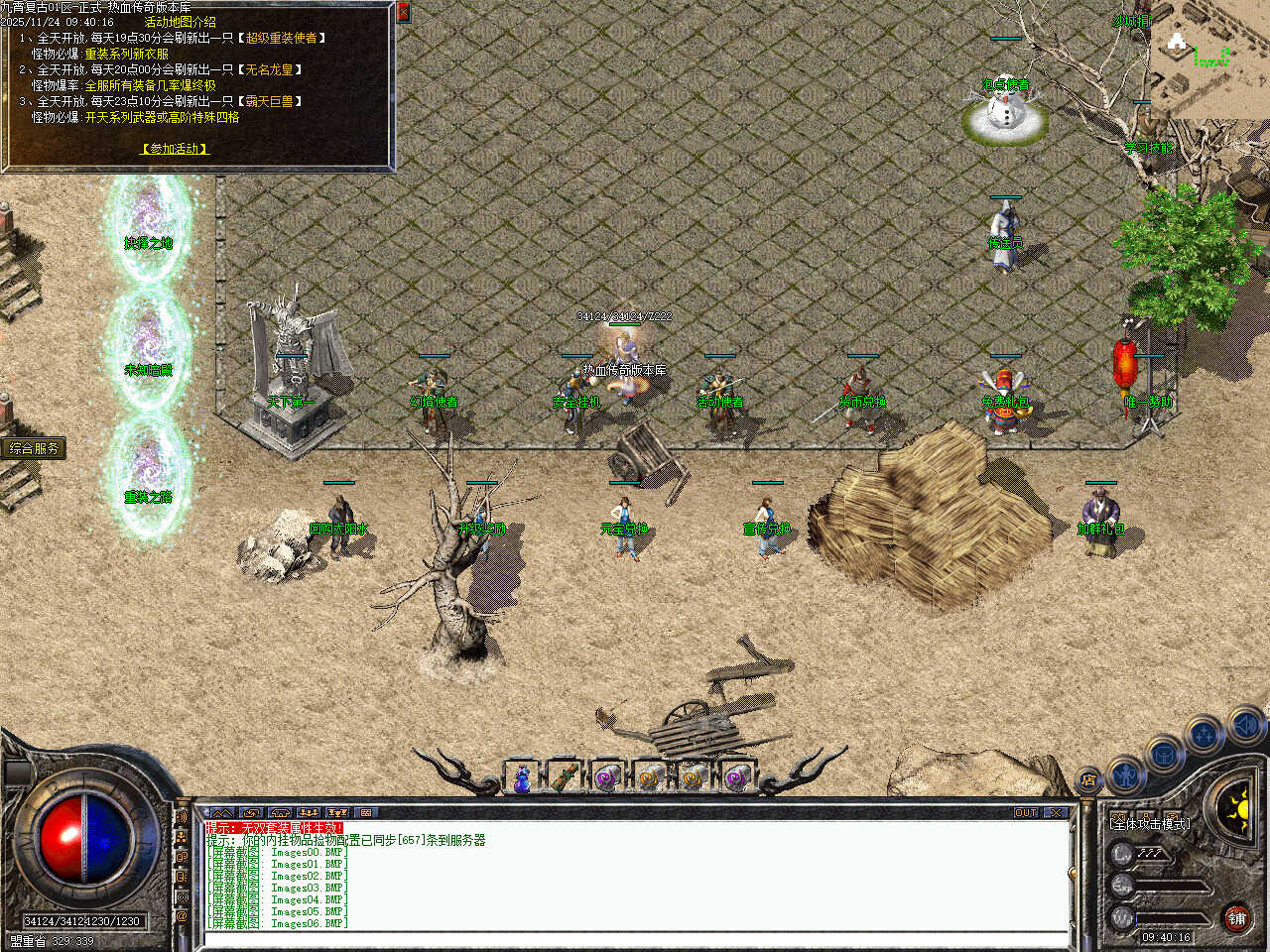This screenshot has width=1270, height=952.
Task: Toggle the sound speaker button
Action: coord(1246,726)
